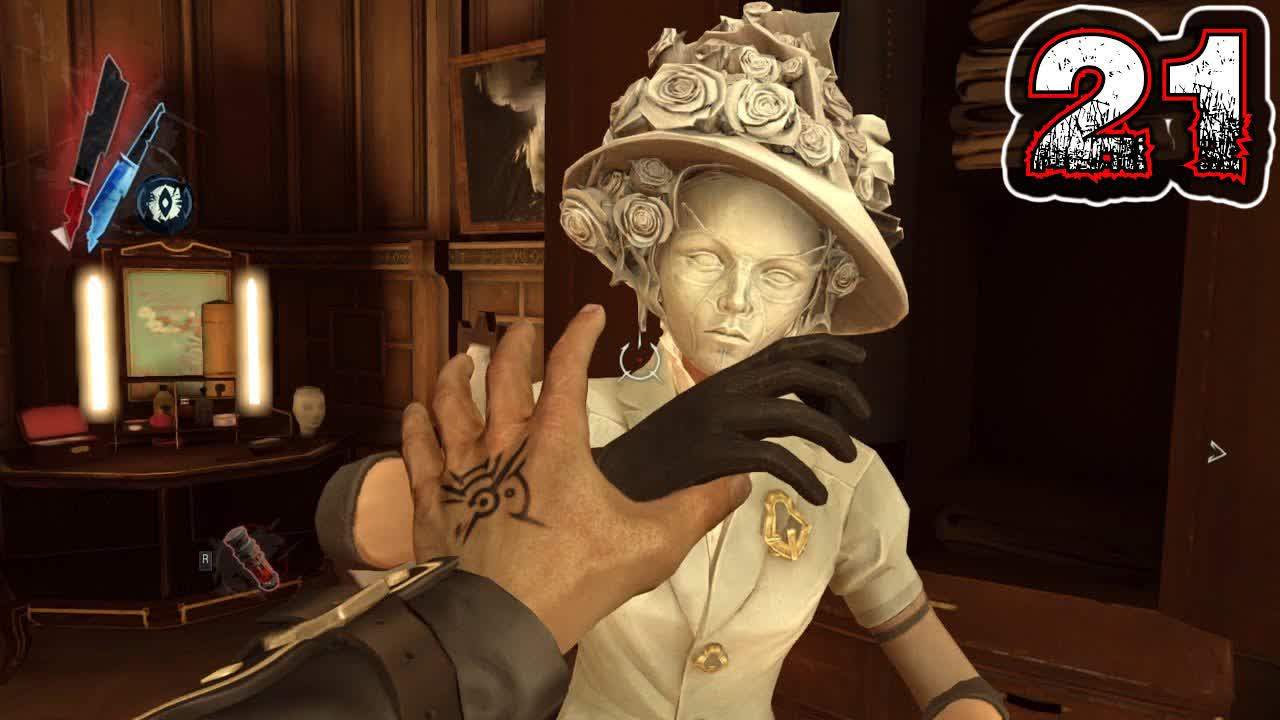Select the Dark Vision power icon
1280x720 pixels.
[164, 202]
